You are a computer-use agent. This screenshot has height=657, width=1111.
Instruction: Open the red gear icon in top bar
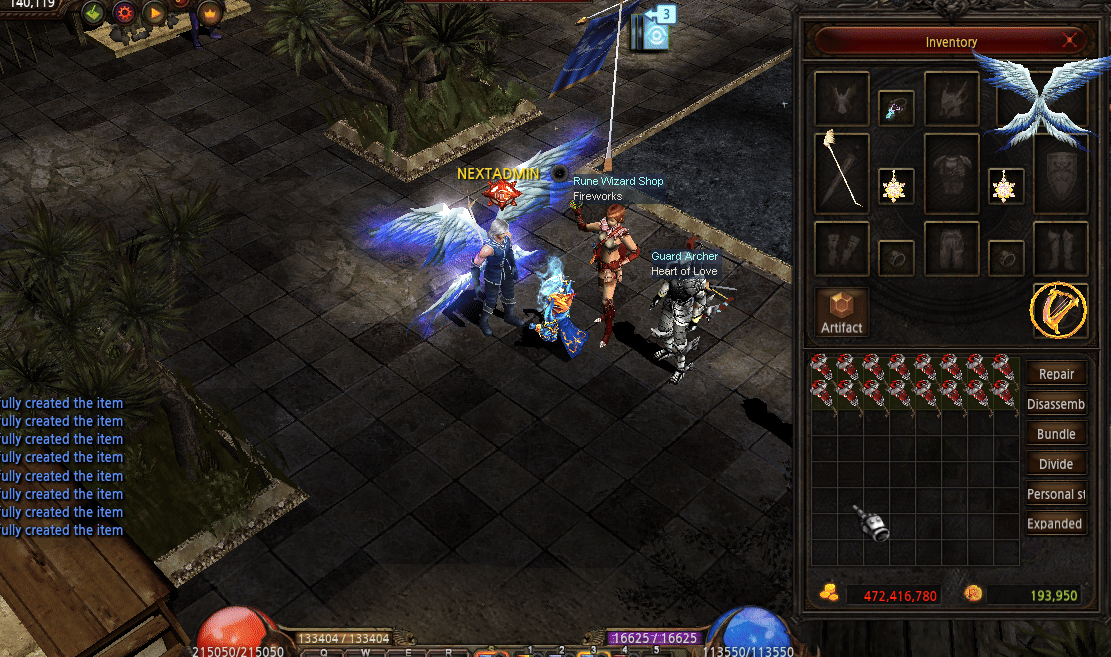(x=124, y=13)
